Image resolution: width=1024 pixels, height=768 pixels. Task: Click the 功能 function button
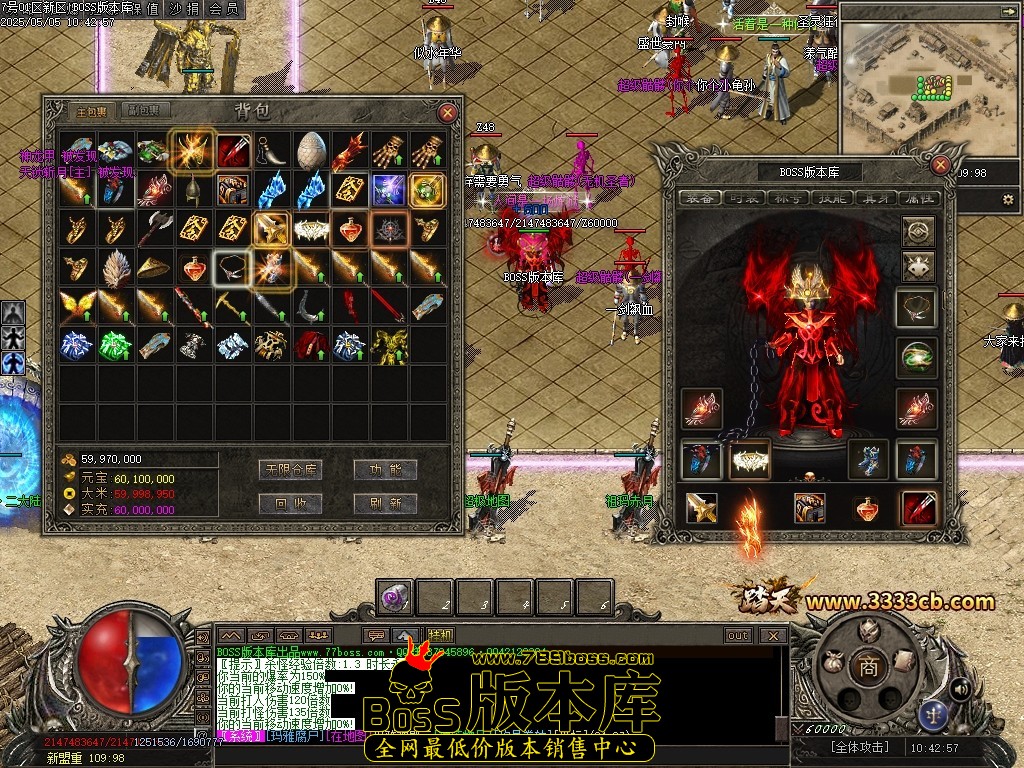[385, 469]
